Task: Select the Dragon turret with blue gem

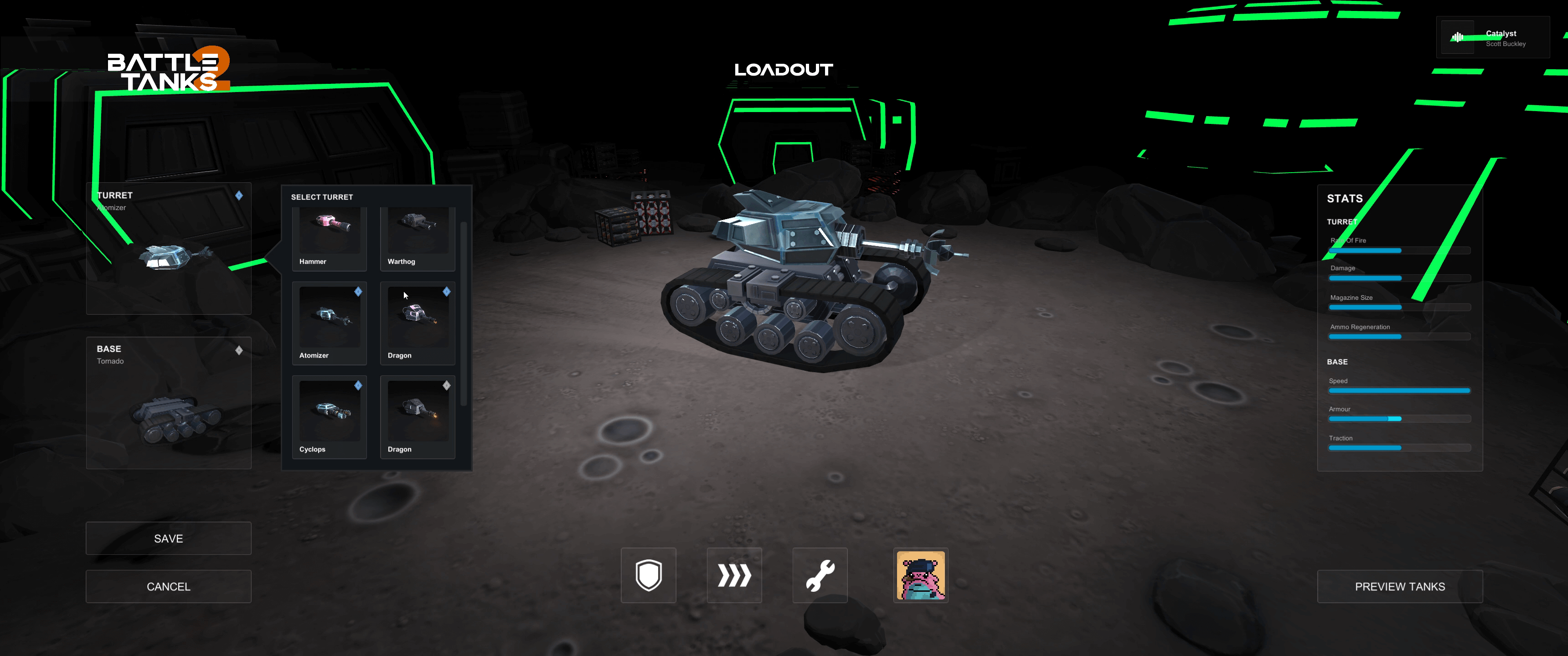Action: point(417,323)
